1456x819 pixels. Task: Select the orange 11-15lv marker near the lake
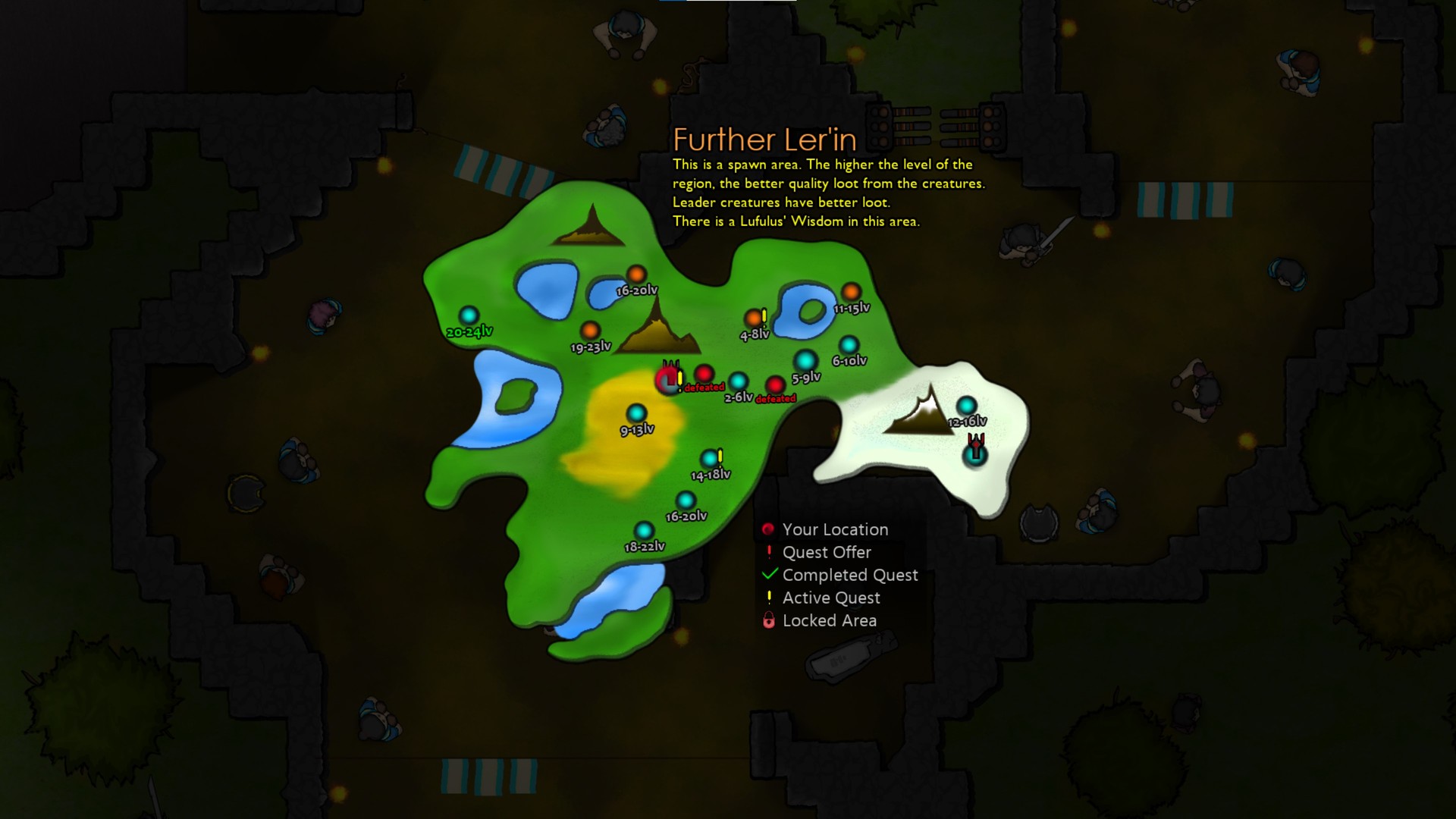pos(851,290)
